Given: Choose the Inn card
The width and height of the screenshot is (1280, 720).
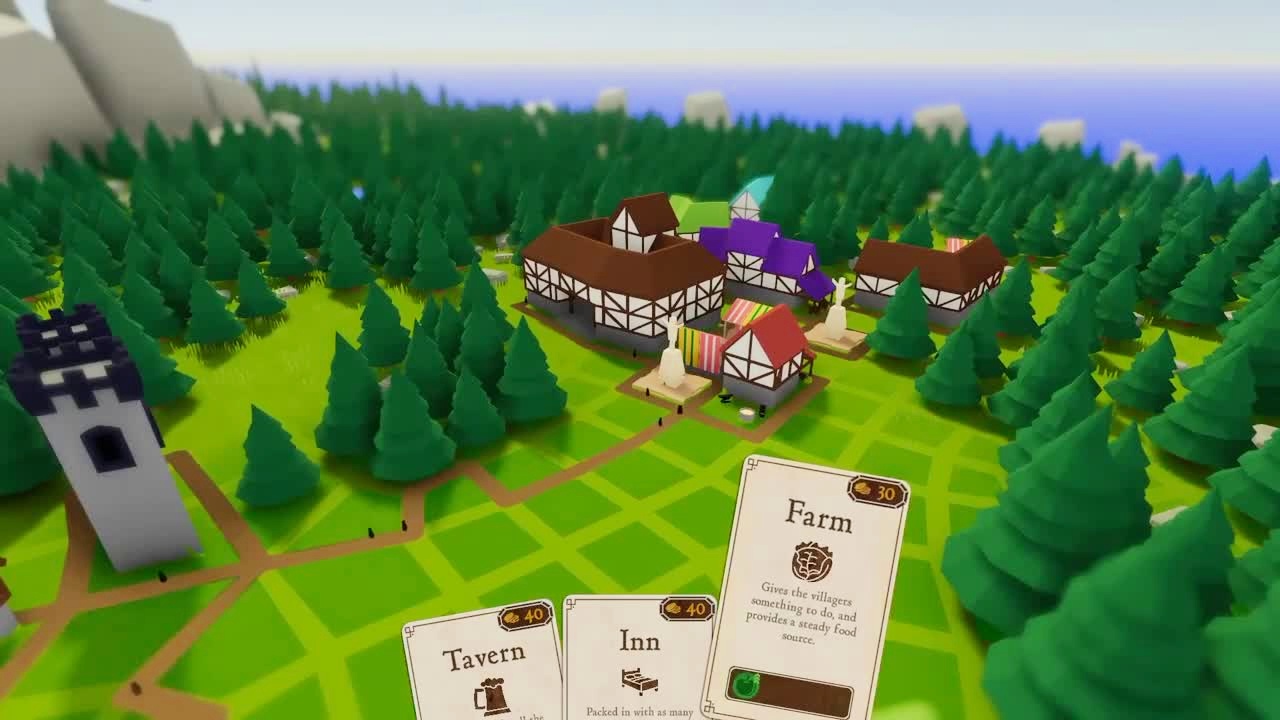Looking at the screenshot, I should [x=639, y=658].
